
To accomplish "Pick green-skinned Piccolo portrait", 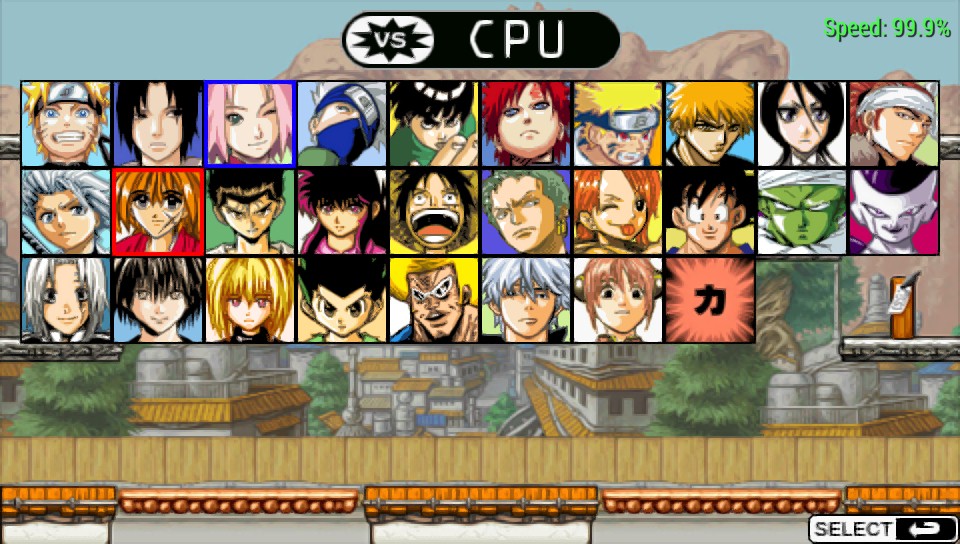I will [x=802, y=212].
